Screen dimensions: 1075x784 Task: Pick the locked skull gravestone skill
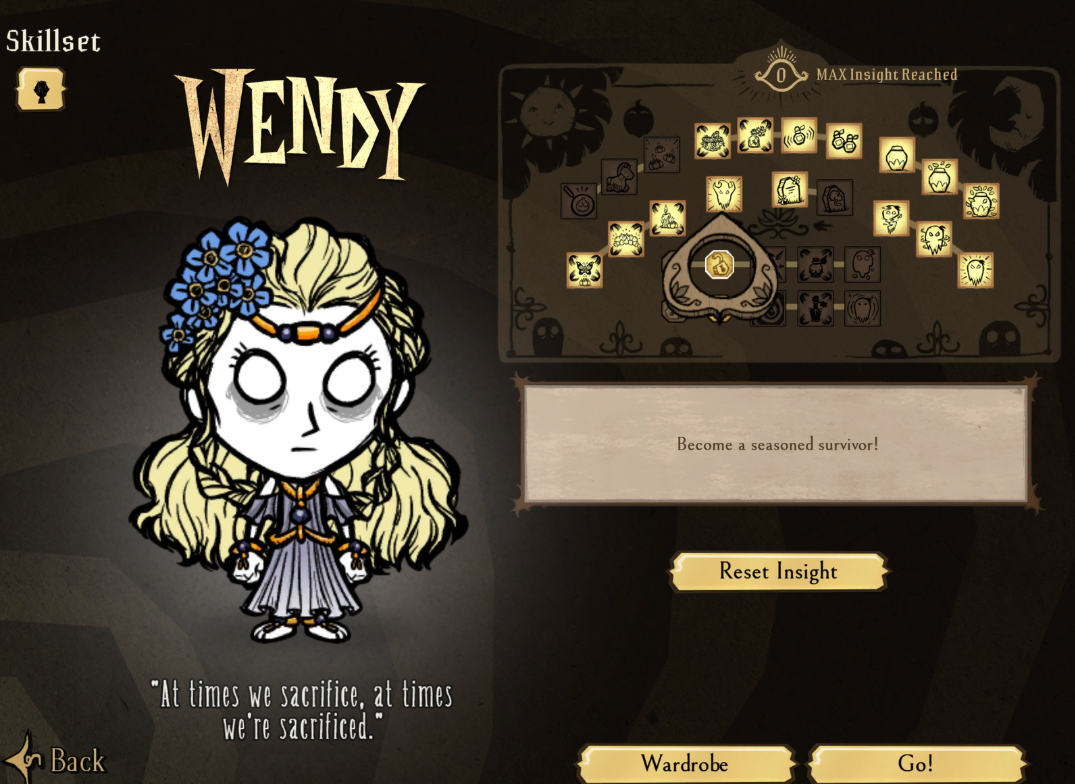[x=834, y=198]
